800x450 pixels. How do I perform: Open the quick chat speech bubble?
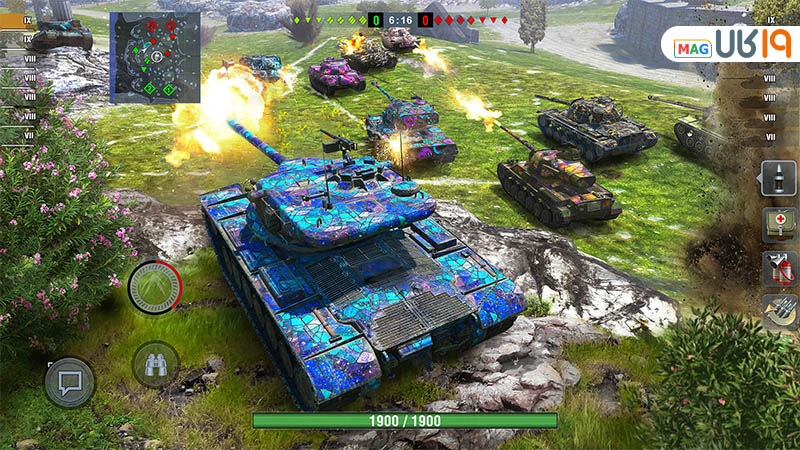[x=69, y=382]
